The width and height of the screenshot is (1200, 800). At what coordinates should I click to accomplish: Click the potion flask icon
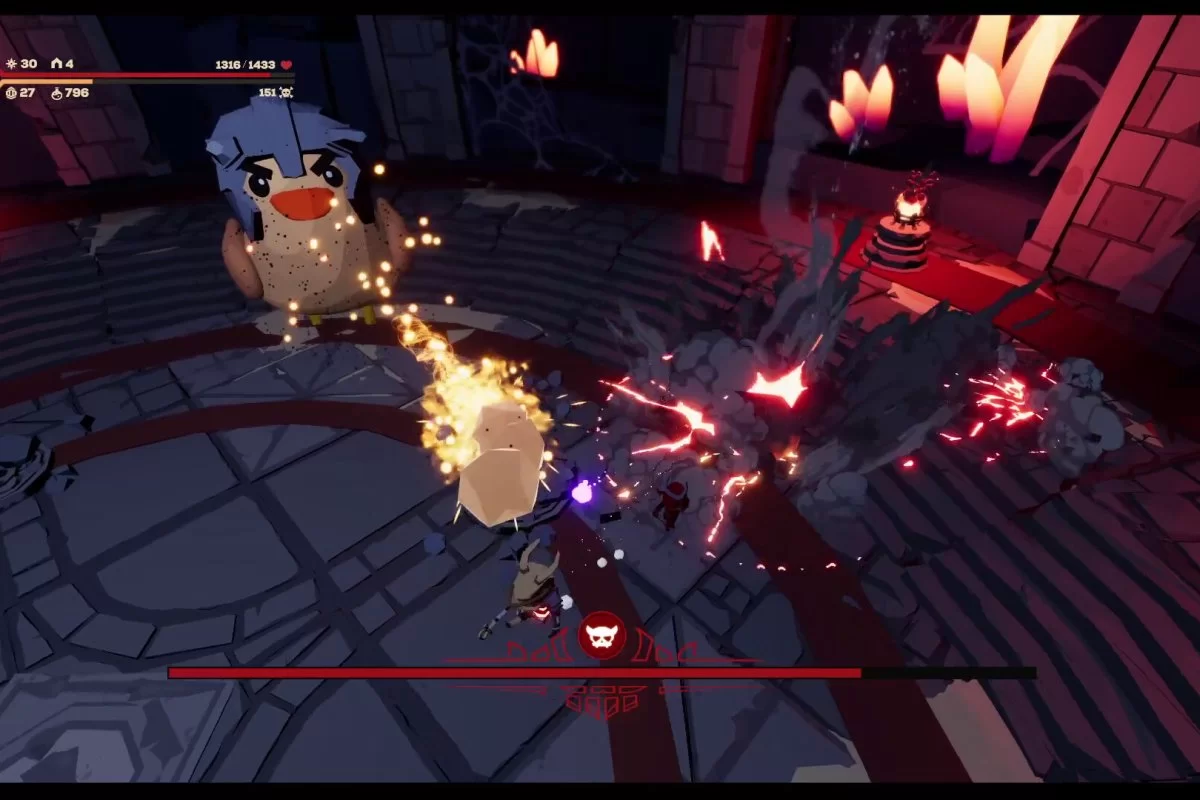57,93
